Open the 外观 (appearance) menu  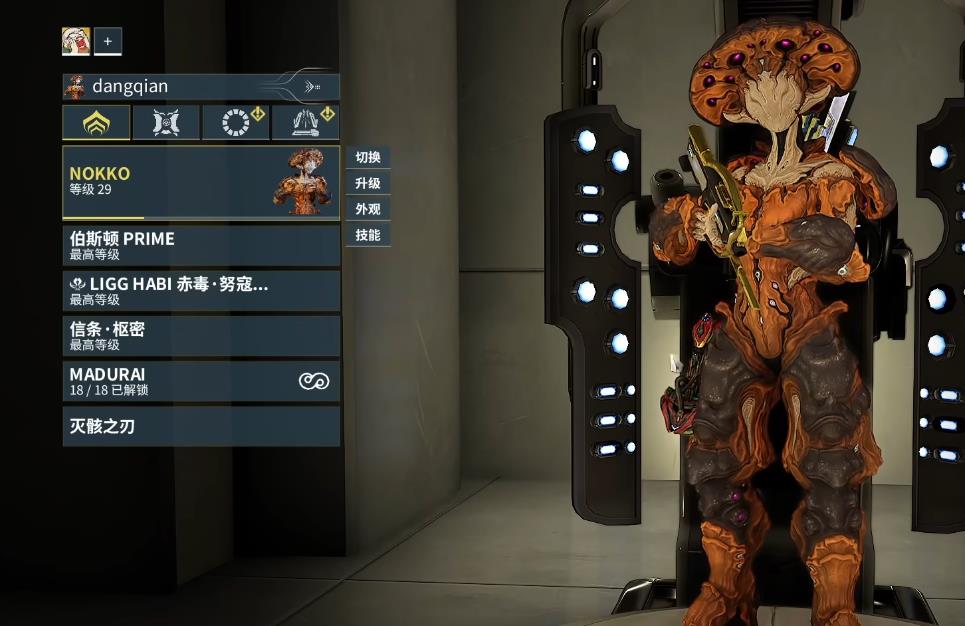click(x=368, y=210)
